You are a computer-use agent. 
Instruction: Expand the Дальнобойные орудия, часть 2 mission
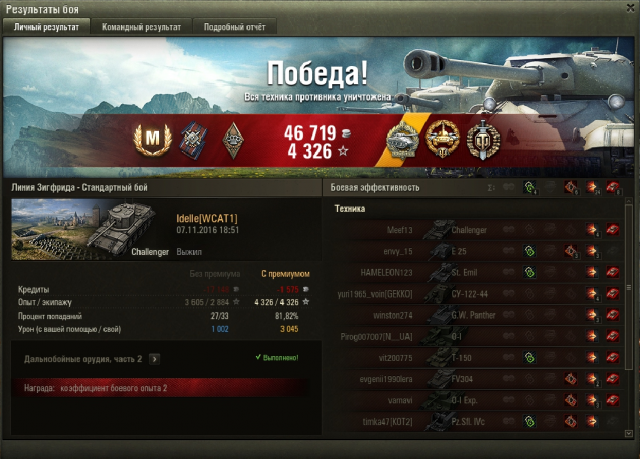click(x=155, y=357)
